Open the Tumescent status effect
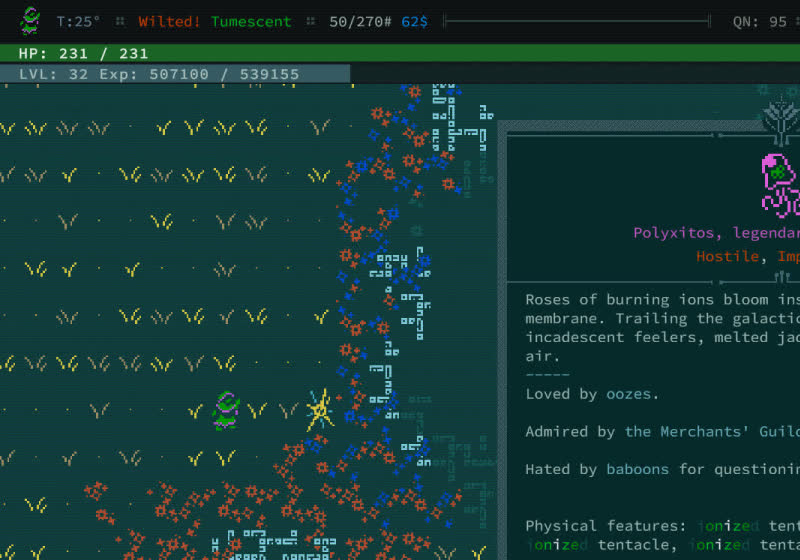 click(251, 21)
